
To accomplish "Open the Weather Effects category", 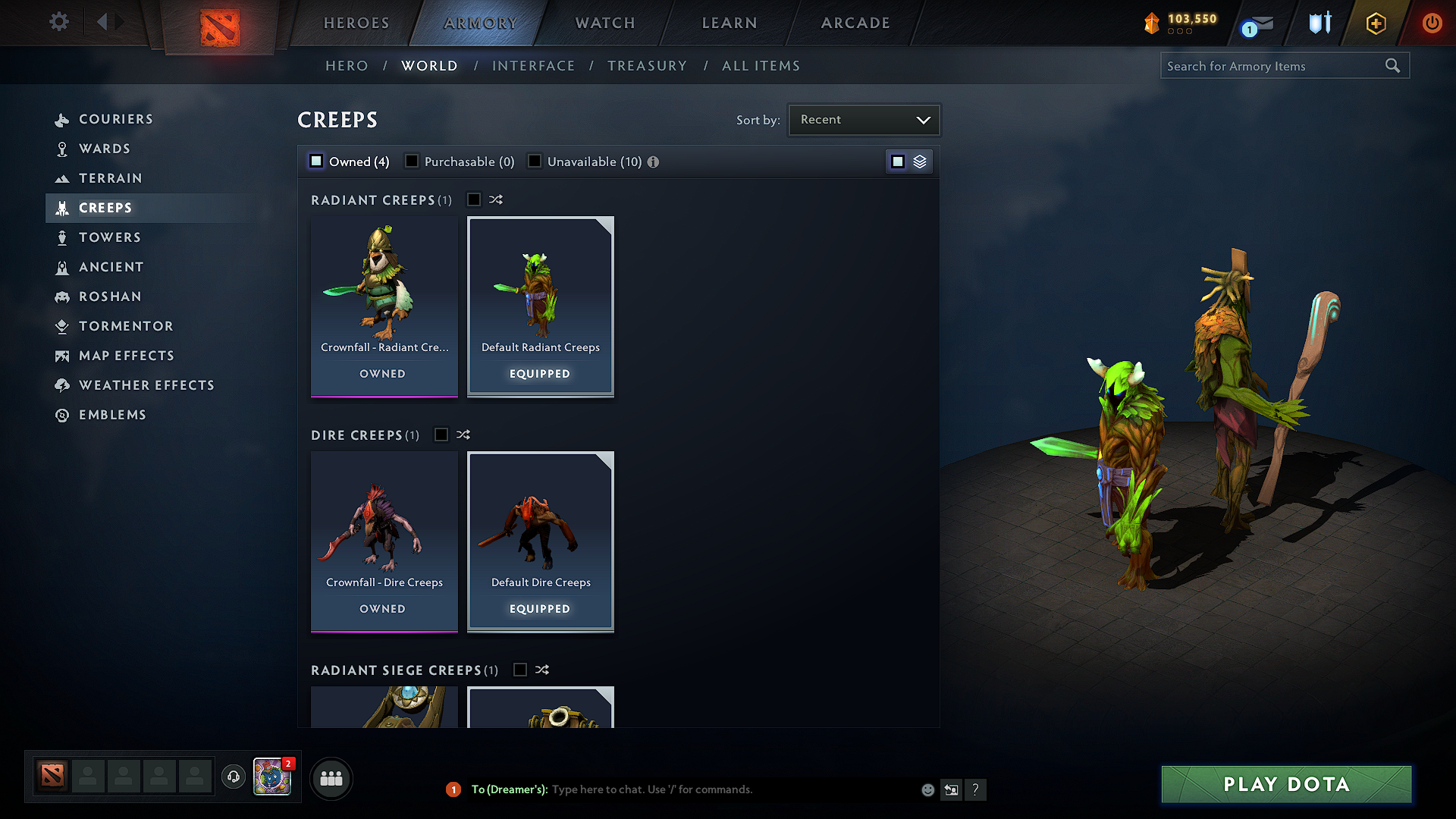I will pos(146,385).
